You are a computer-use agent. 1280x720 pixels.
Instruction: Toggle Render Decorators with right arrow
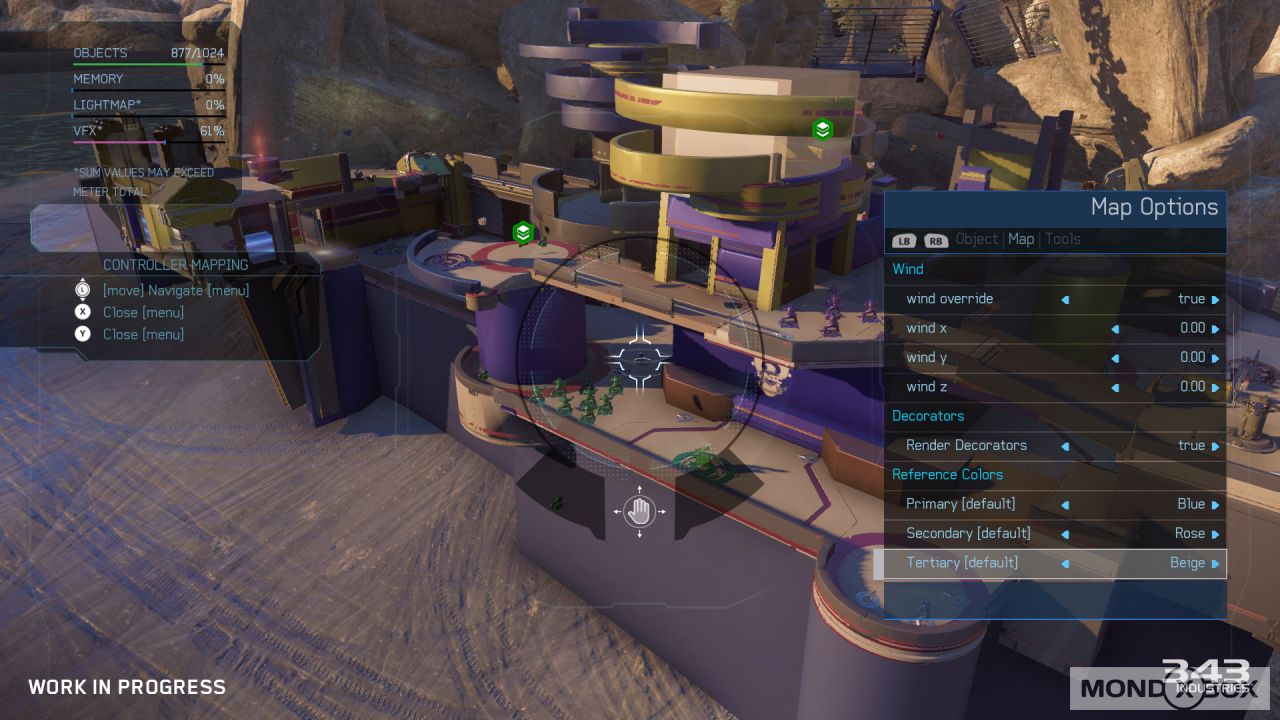pos(1215,446)
